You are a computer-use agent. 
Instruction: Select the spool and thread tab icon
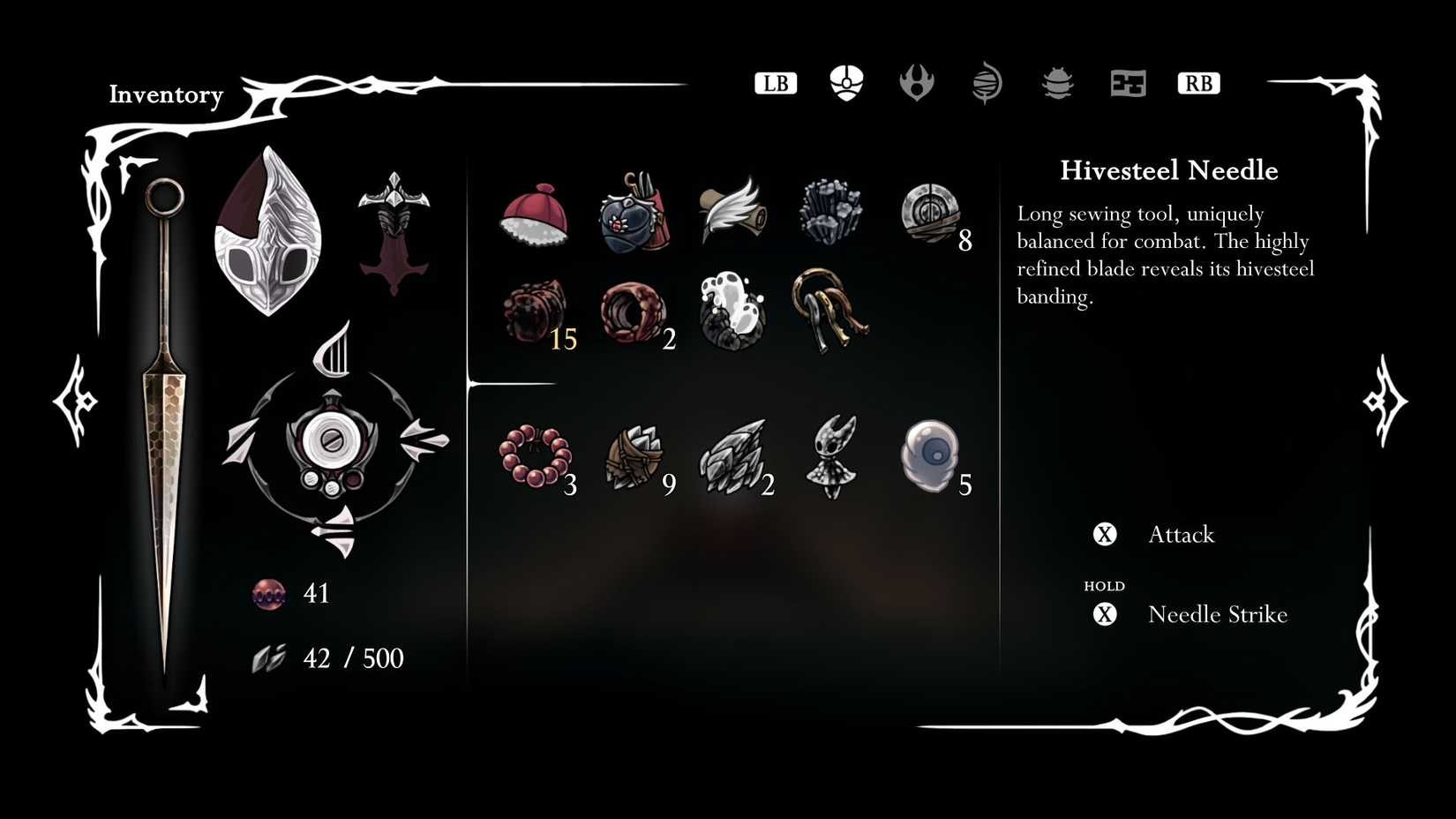(x=985, y=83)
